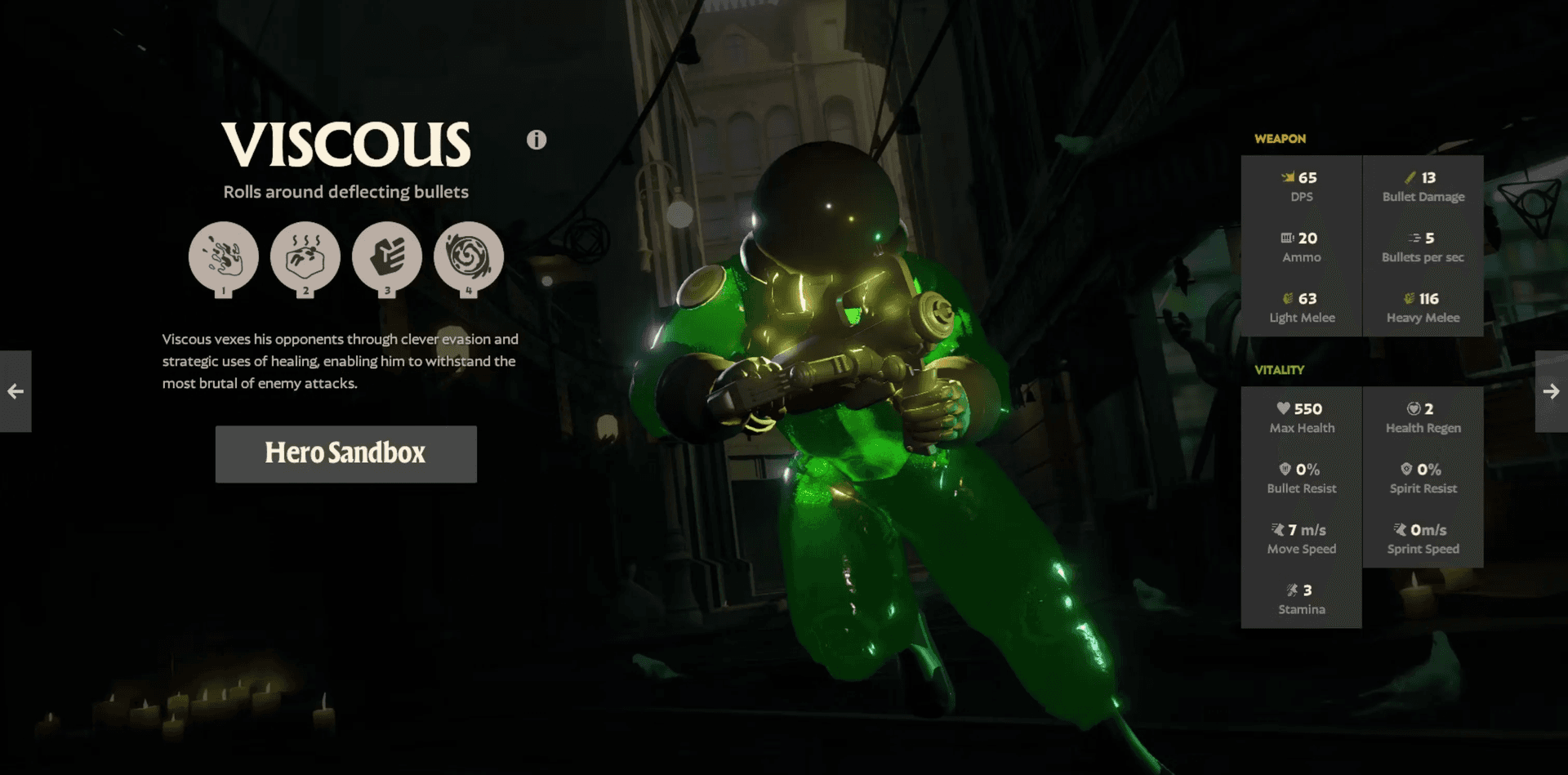Click the Max Health heart icon
Viewport: 1568px width, 775px height.
coord(1283,408)
